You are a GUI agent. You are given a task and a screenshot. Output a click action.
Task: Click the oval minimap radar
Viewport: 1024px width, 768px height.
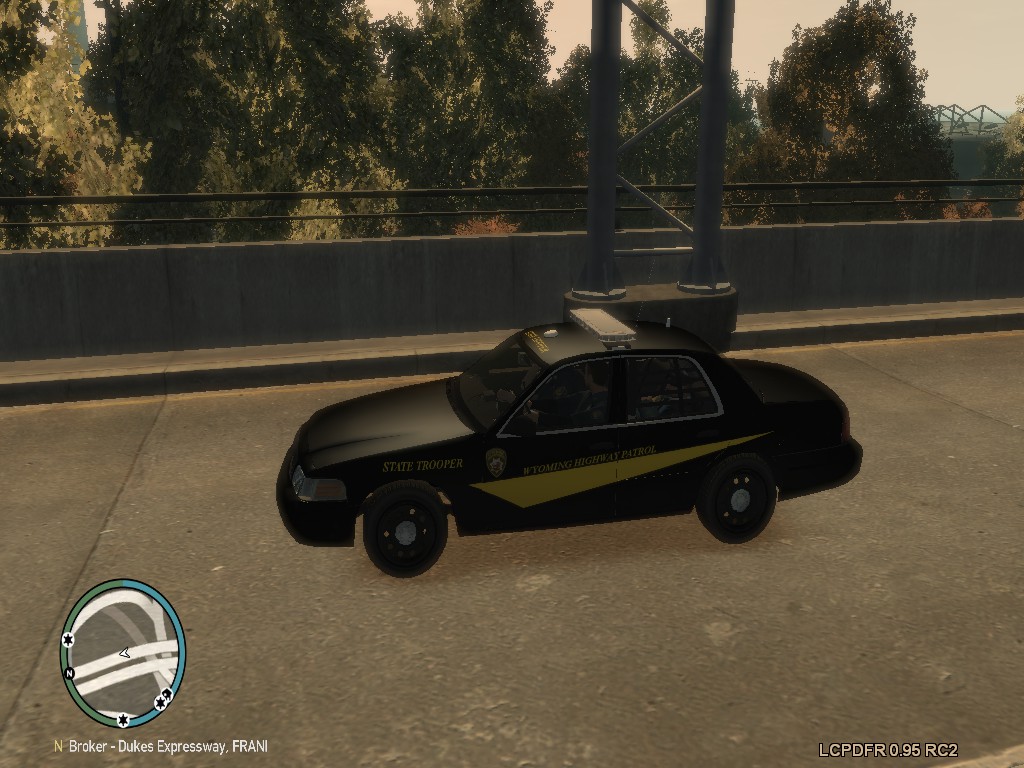[123, 652]
